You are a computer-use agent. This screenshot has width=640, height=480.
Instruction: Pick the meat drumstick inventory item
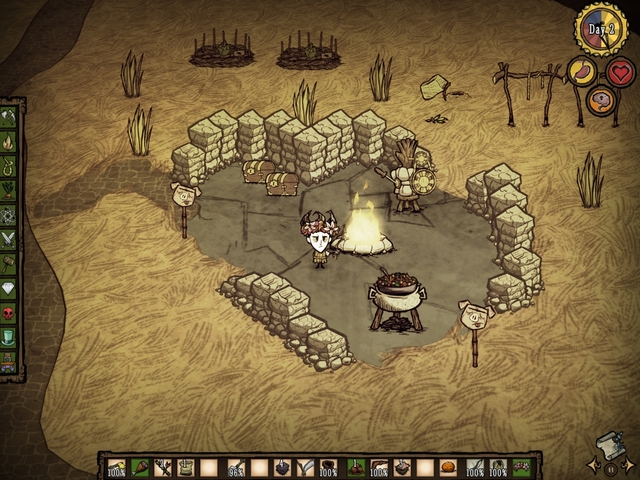pyautogui.click(x=139, y=467)
